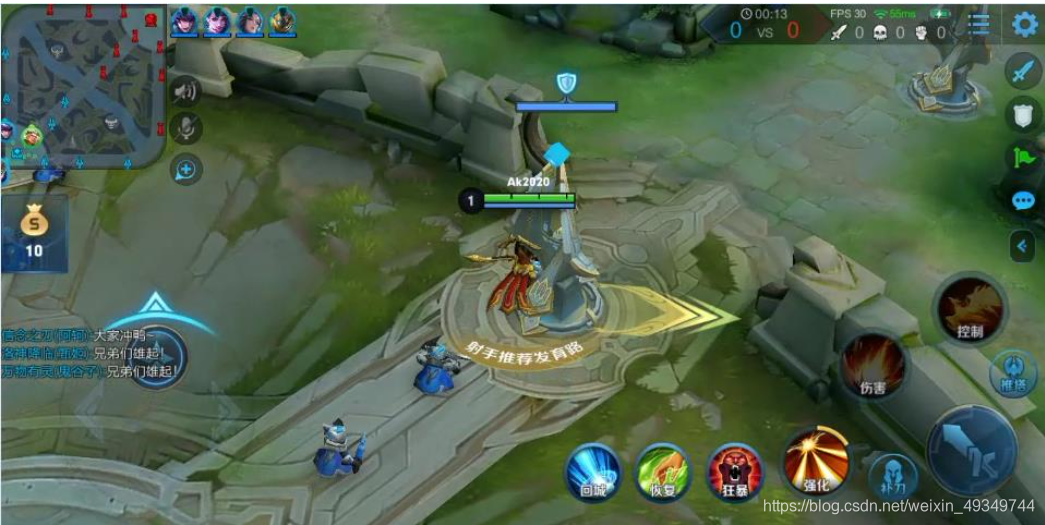This screenshot has height=525, width=1045.
Task: Send the green flag gather signal
Action: point(1022,158)
